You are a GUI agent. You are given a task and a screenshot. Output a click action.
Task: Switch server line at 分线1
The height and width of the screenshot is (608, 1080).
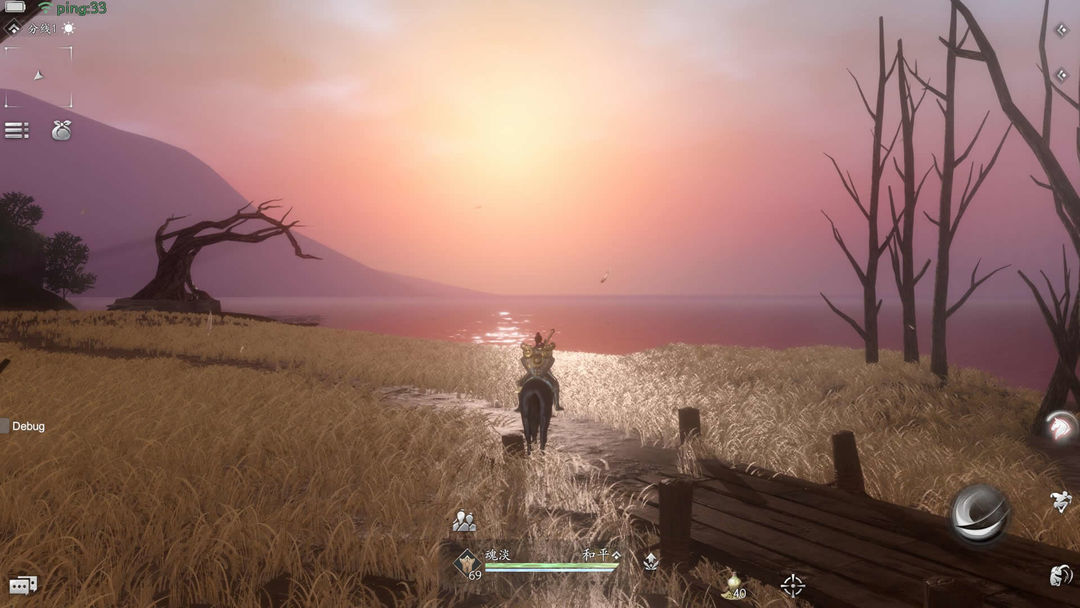[x=41, y=29]
